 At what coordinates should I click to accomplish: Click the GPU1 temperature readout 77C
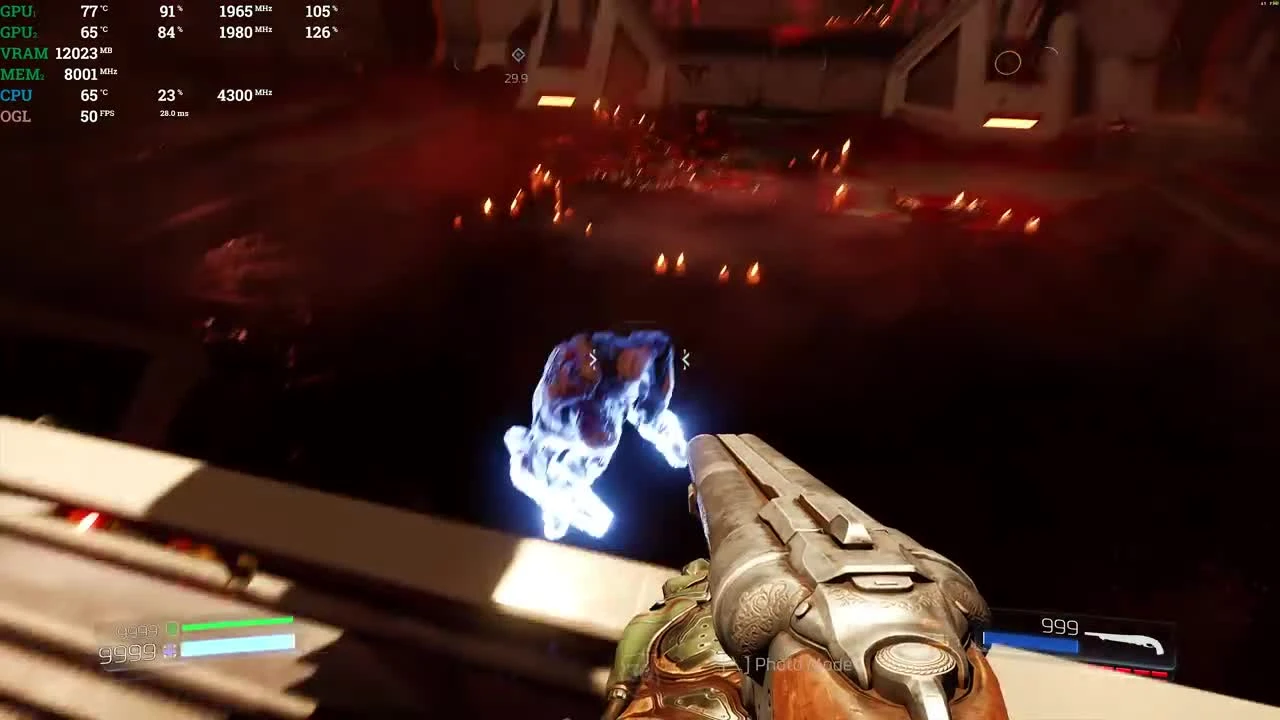(x=90, y=11)
